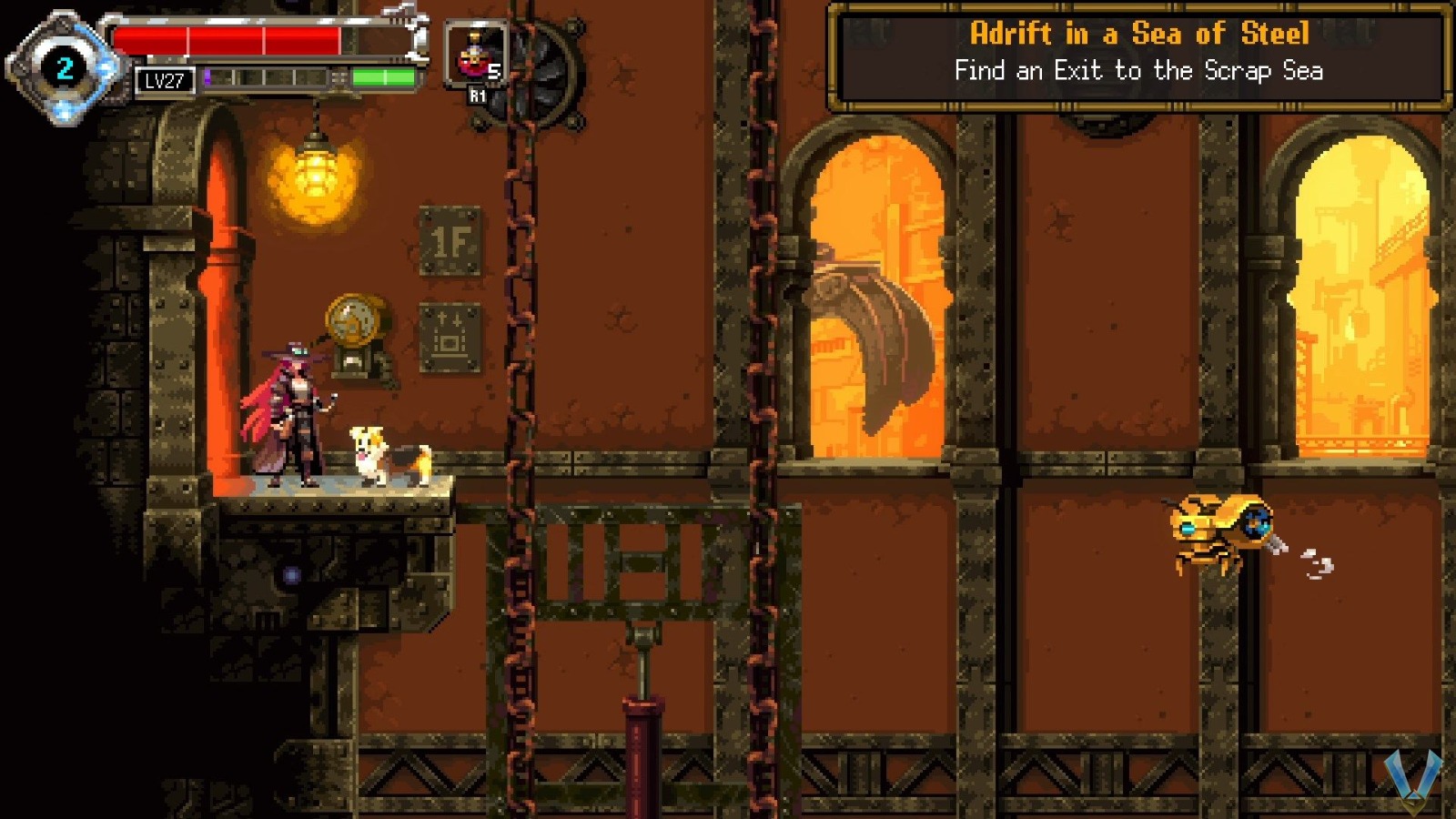Click the objective Find an Exit to the Scrap Sea
Screen dimensions: 1456x819
coord(1139,70)
